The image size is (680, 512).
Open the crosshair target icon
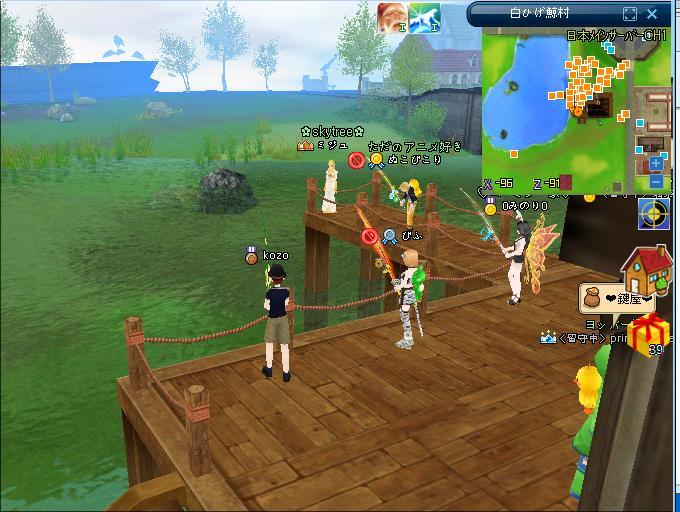point(655,214)
